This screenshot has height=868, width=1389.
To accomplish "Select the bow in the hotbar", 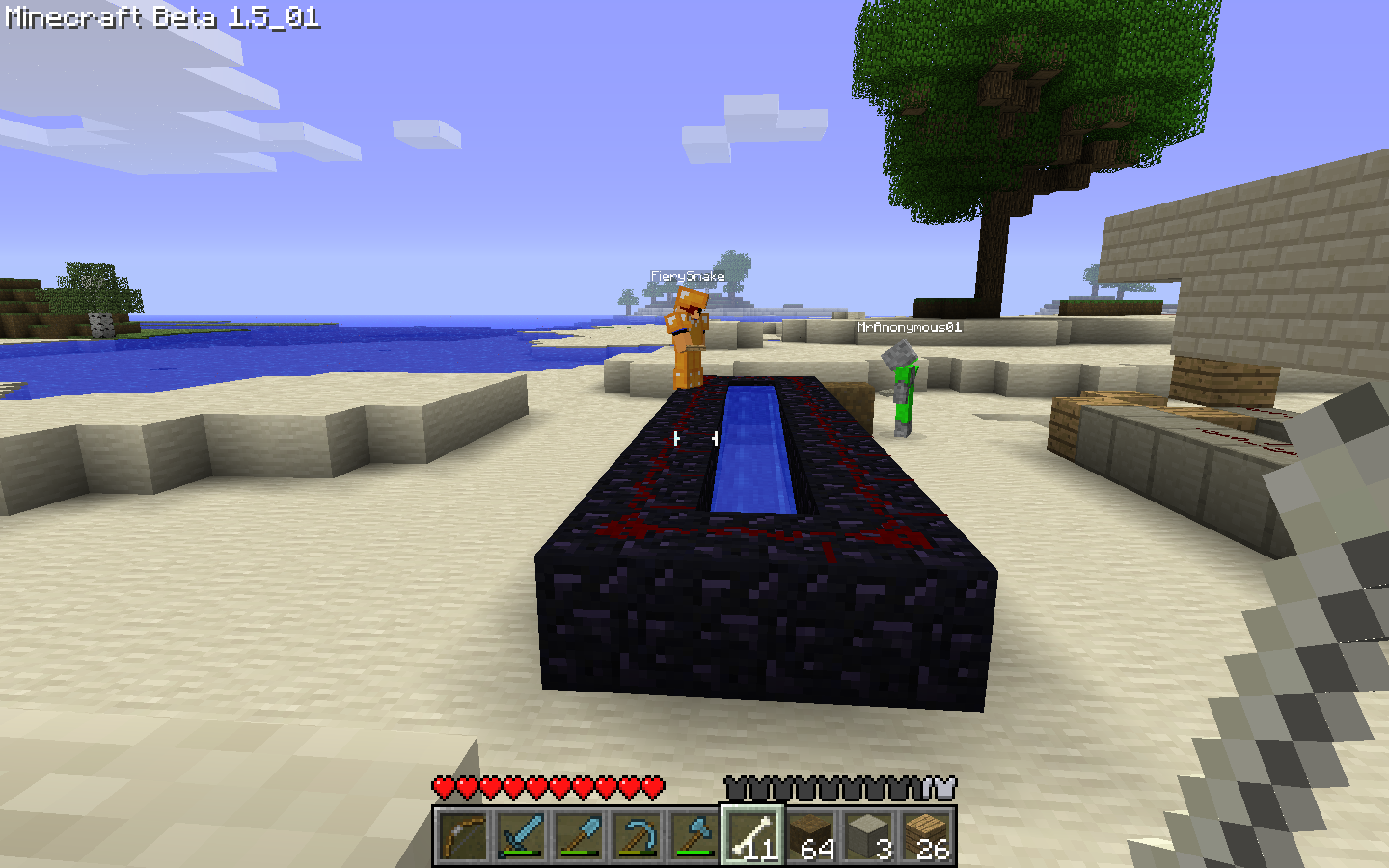I will (463, 836).
